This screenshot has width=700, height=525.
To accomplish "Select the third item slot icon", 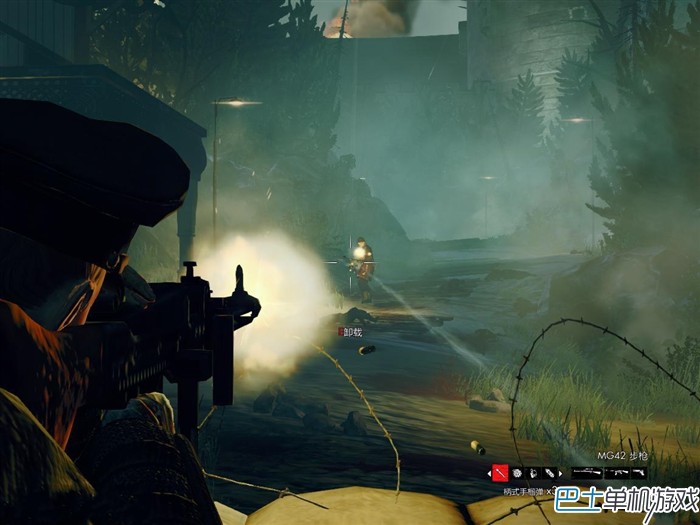I will [532, 473].
